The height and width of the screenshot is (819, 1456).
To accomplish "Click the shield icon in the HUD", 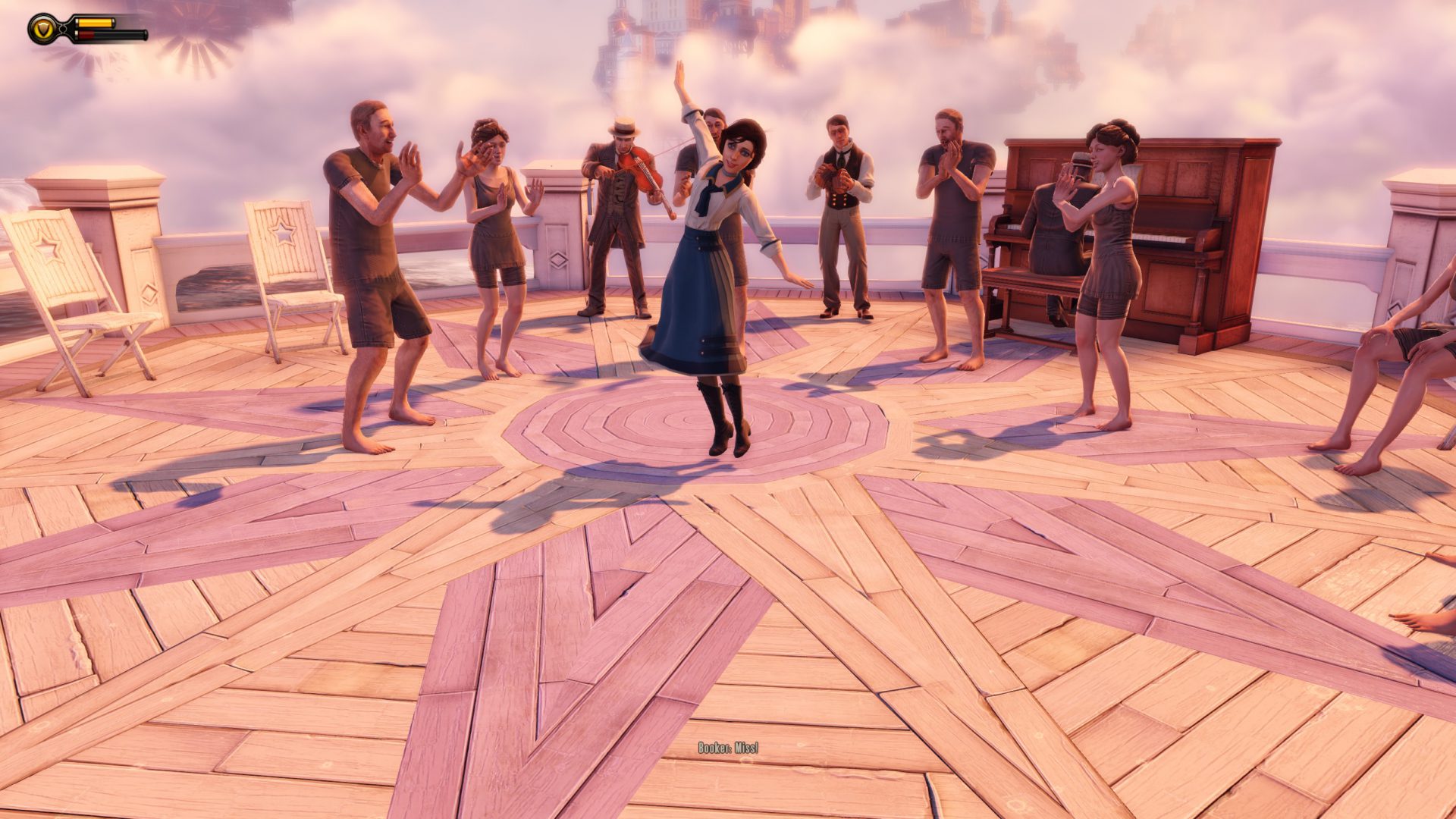I will click(43, 28).
